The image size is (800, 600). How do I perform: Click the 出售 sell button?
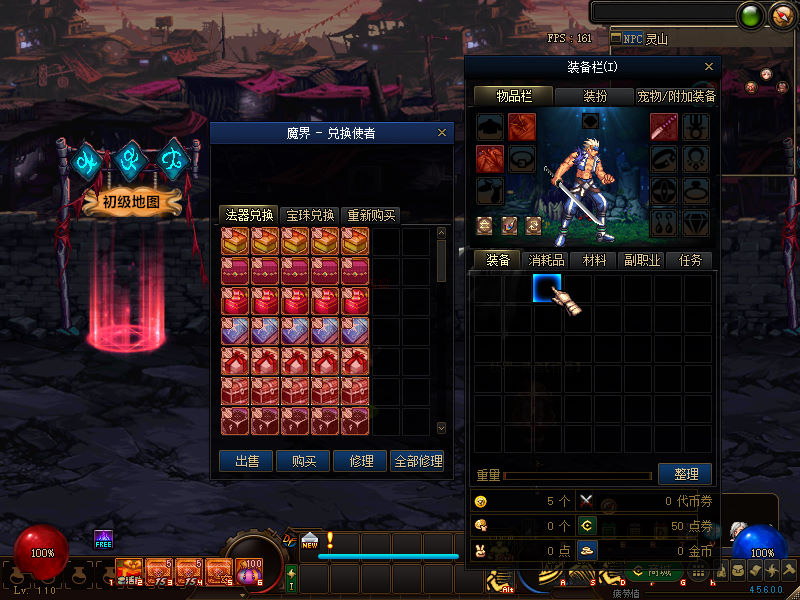(x=246, y=461)
